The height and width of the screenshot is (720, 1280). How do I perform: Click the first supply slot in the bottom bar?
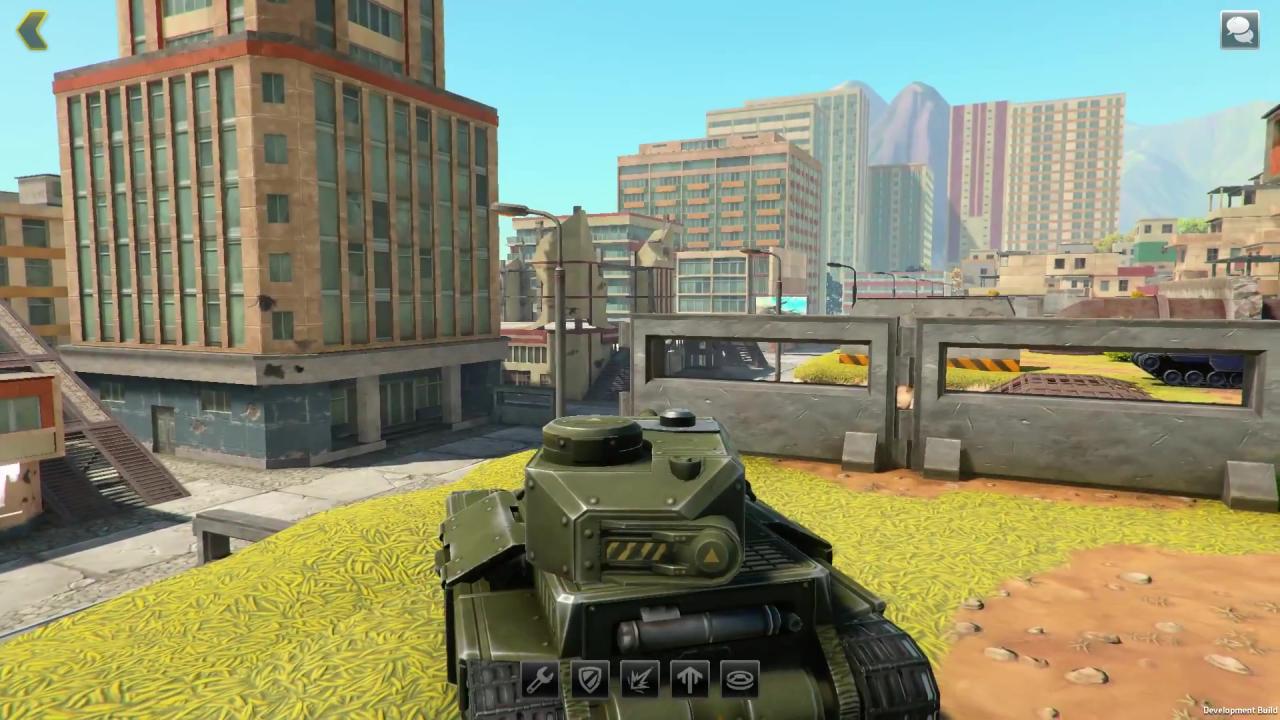pyautogui.click(x=539, y=680)
